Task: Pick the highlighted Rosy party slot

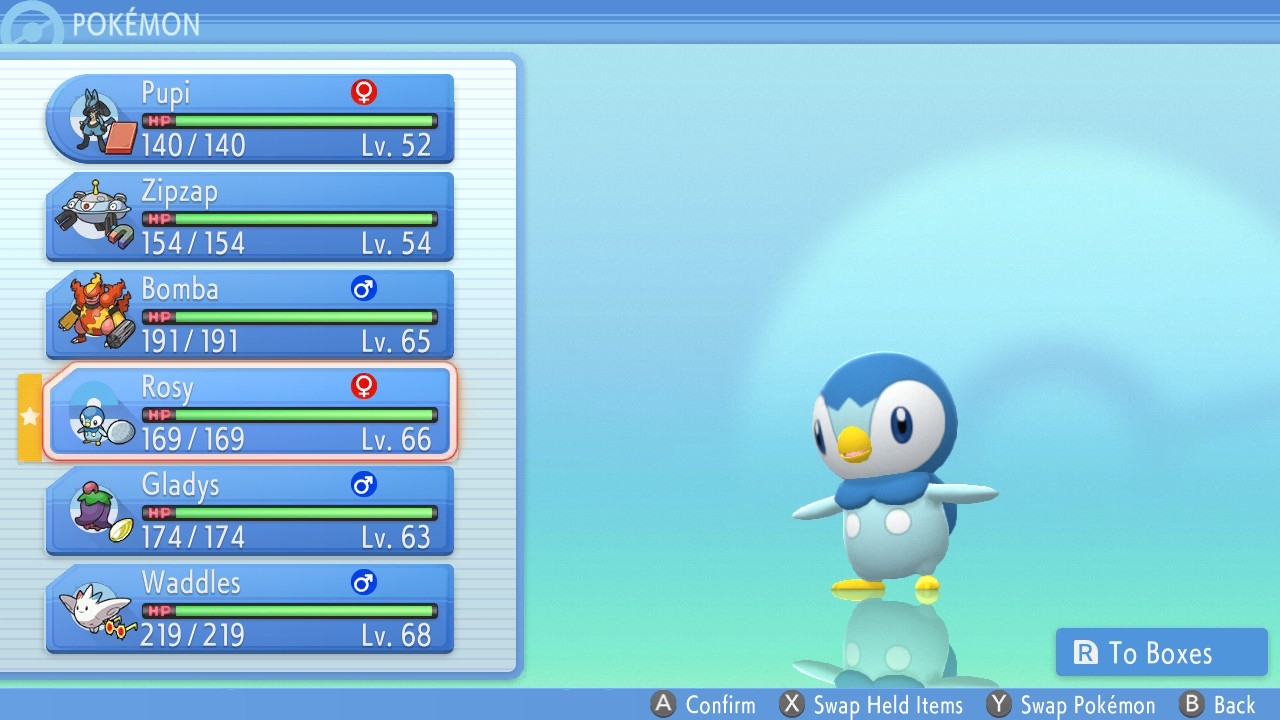Action: 250,413
